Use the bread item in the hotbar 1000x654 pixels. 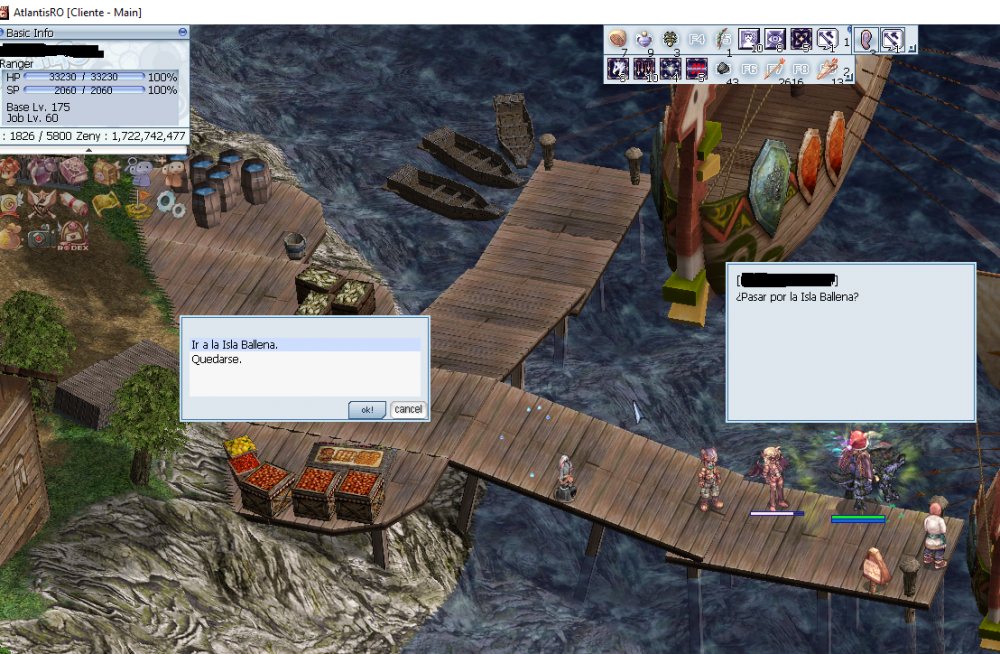tap(618, 41)
